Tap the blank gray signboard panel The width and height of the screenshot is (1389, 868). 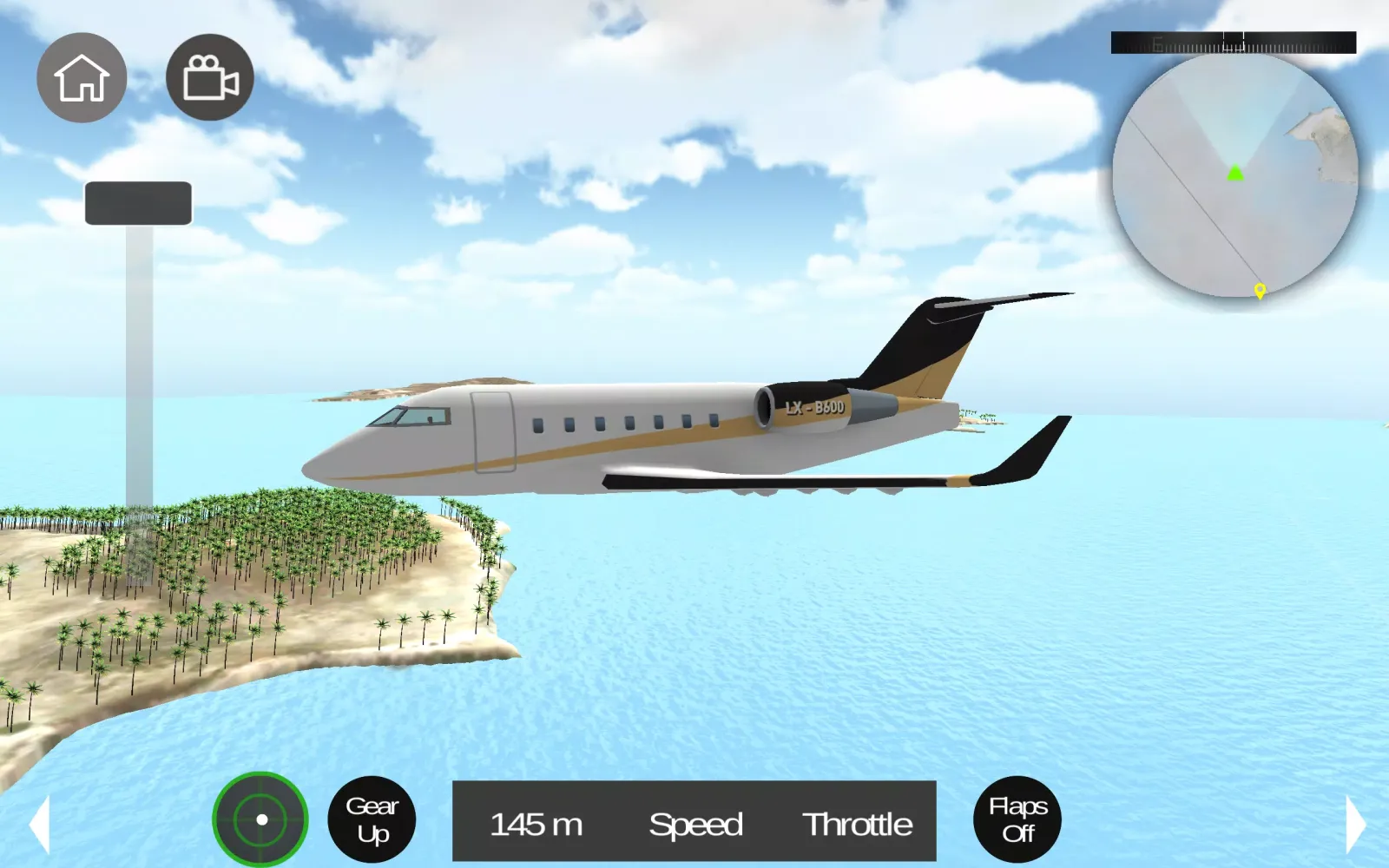137,201
